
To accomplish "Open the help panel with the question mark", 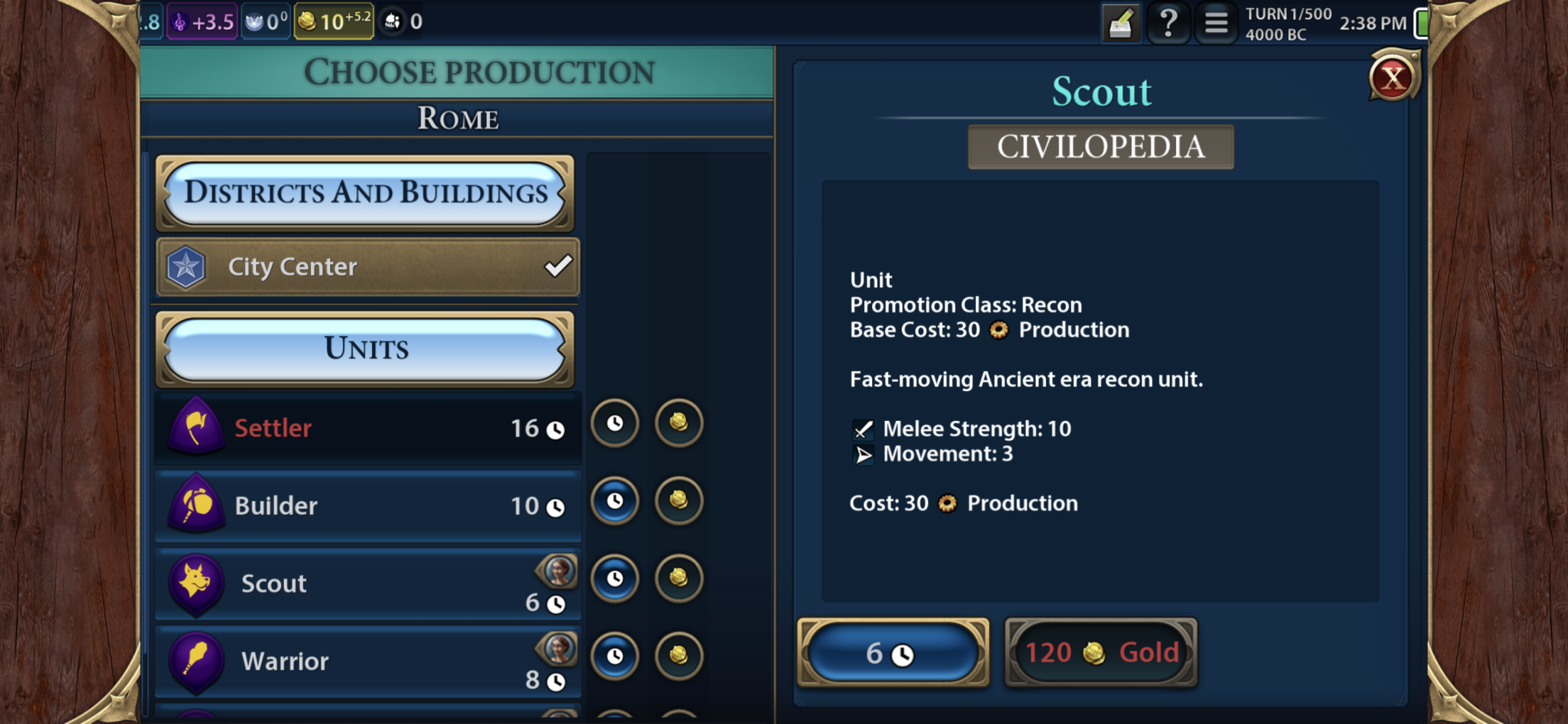I will click(1169, 22).
